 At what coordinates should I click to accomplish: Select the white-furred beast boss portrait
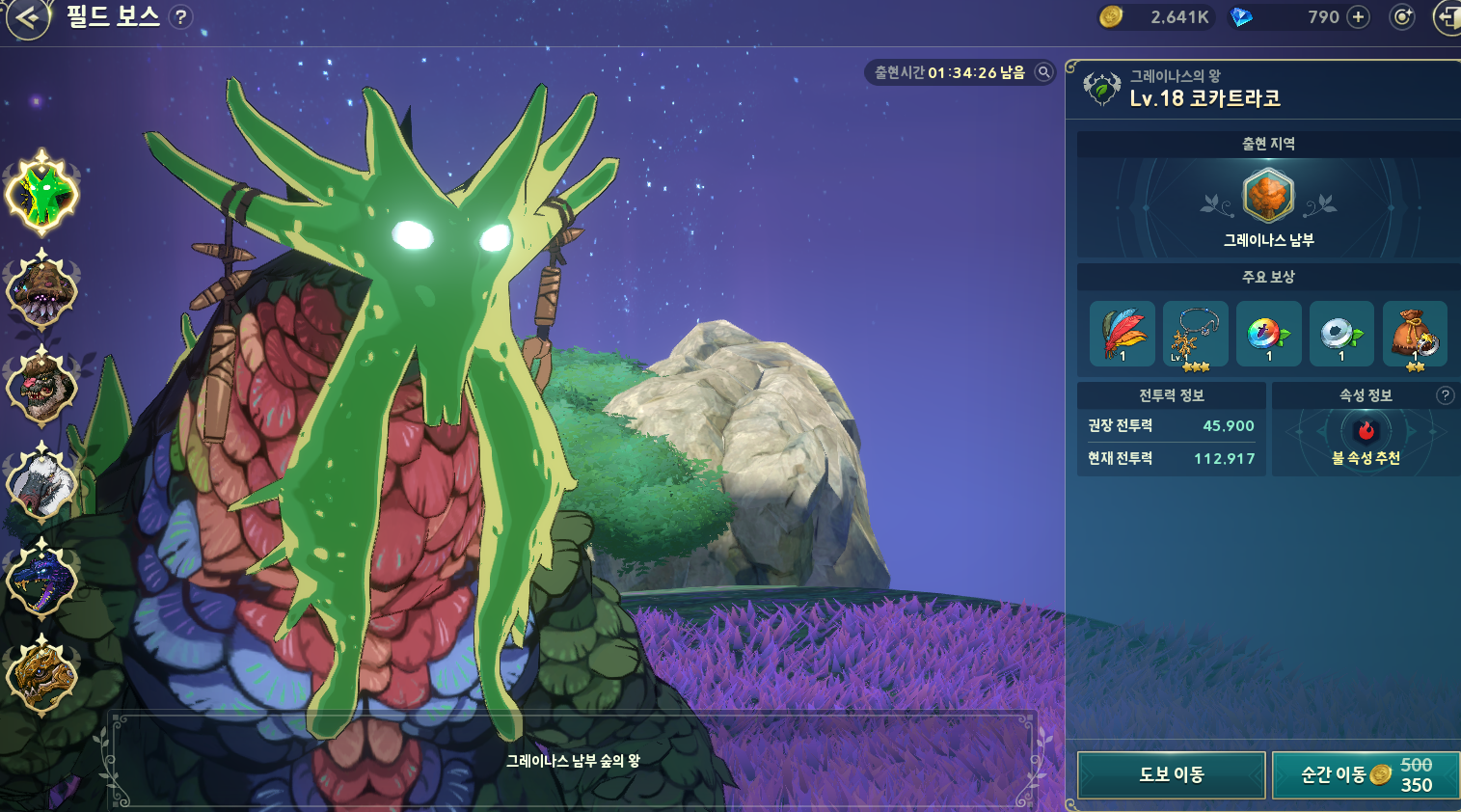tap(41, 482)
